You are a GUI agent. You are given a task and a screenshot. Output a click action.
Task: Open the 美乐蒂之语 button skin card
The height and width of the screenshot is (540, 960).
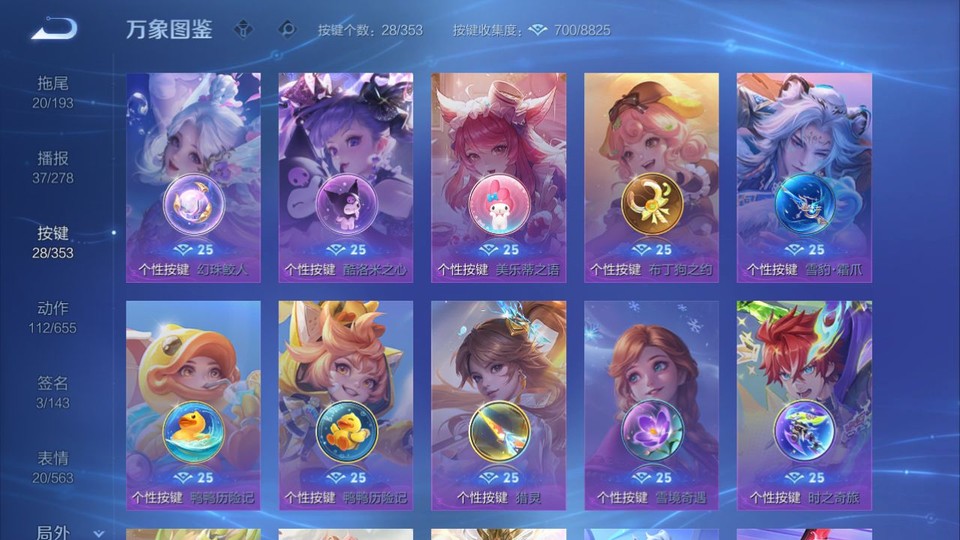pos(498,177)
